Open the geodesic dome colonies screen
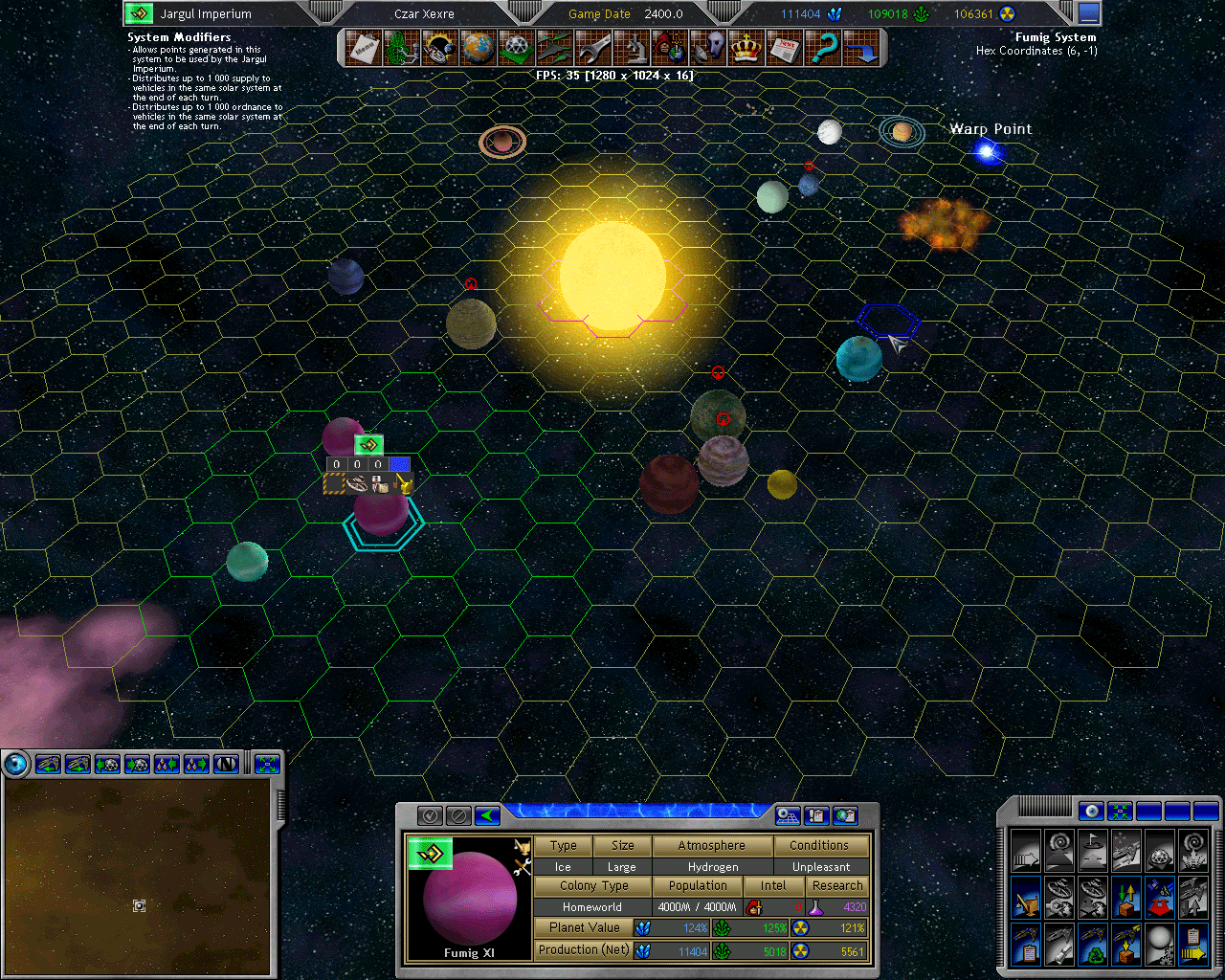The height and width of the screenshot is (980, 1225). [x=517, y=48]
